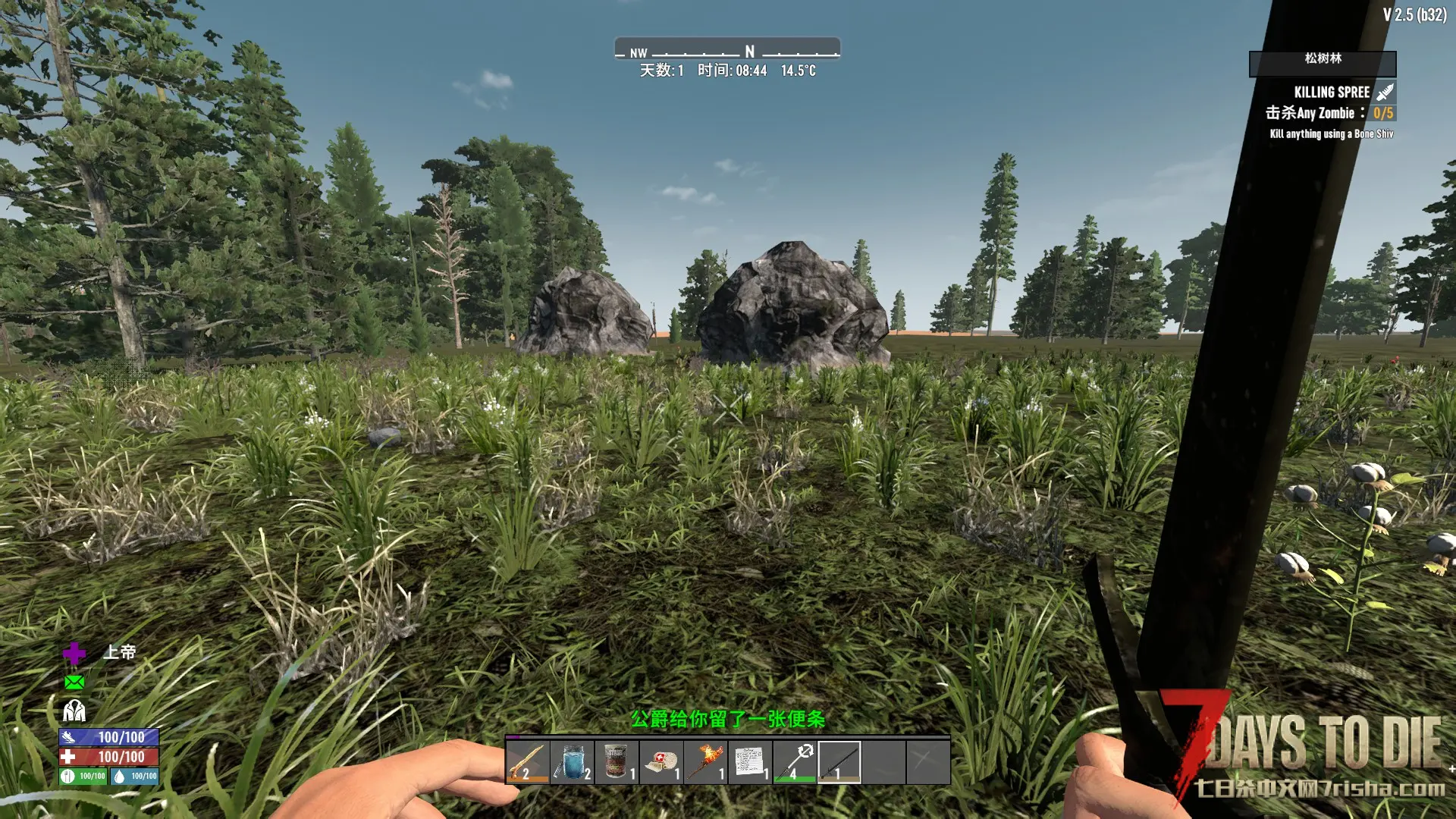Click the 松树林 biome name panel
Screen dimensions: 1456x819
coord(1323,59)
